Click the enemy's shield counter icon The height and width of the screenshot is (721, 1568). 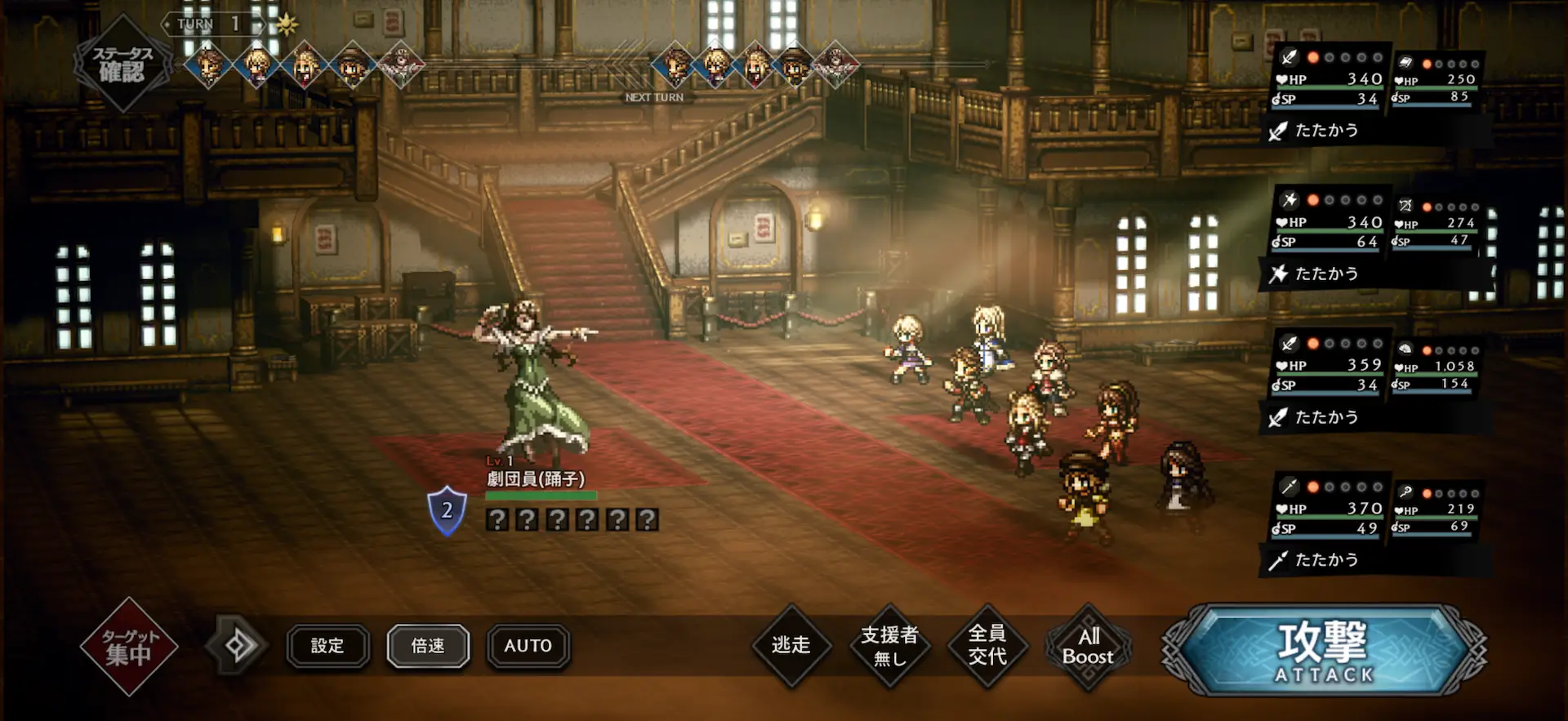pyautogui.click(x=447, y=511)
